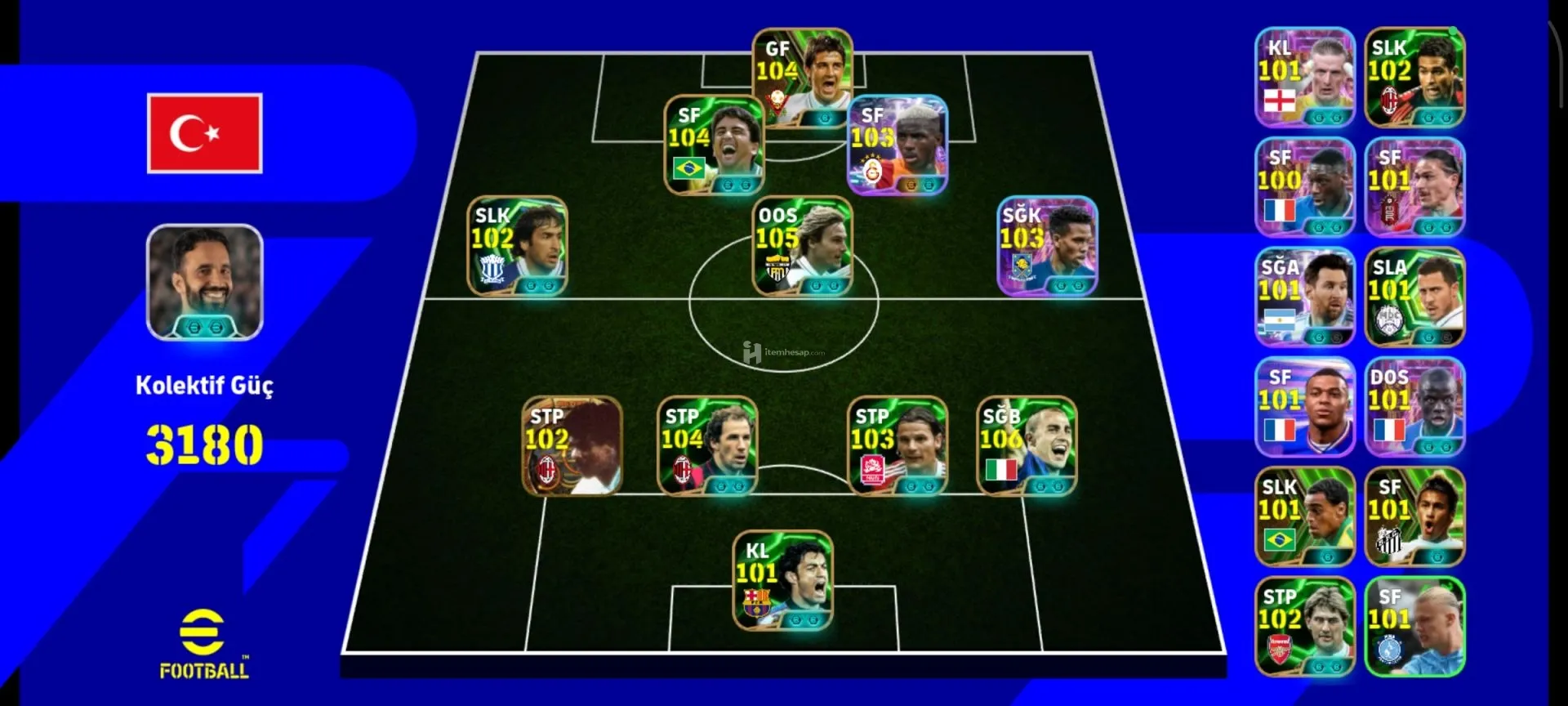Select the SĞB 106 card with Italy flag

click(1027, 446)
